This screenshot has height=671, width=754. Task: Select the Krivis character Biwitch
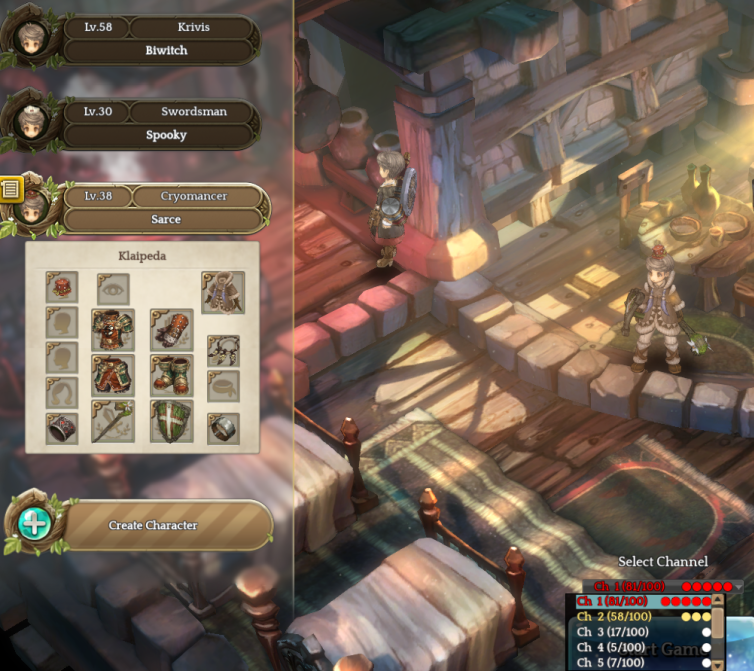[165, 39]
